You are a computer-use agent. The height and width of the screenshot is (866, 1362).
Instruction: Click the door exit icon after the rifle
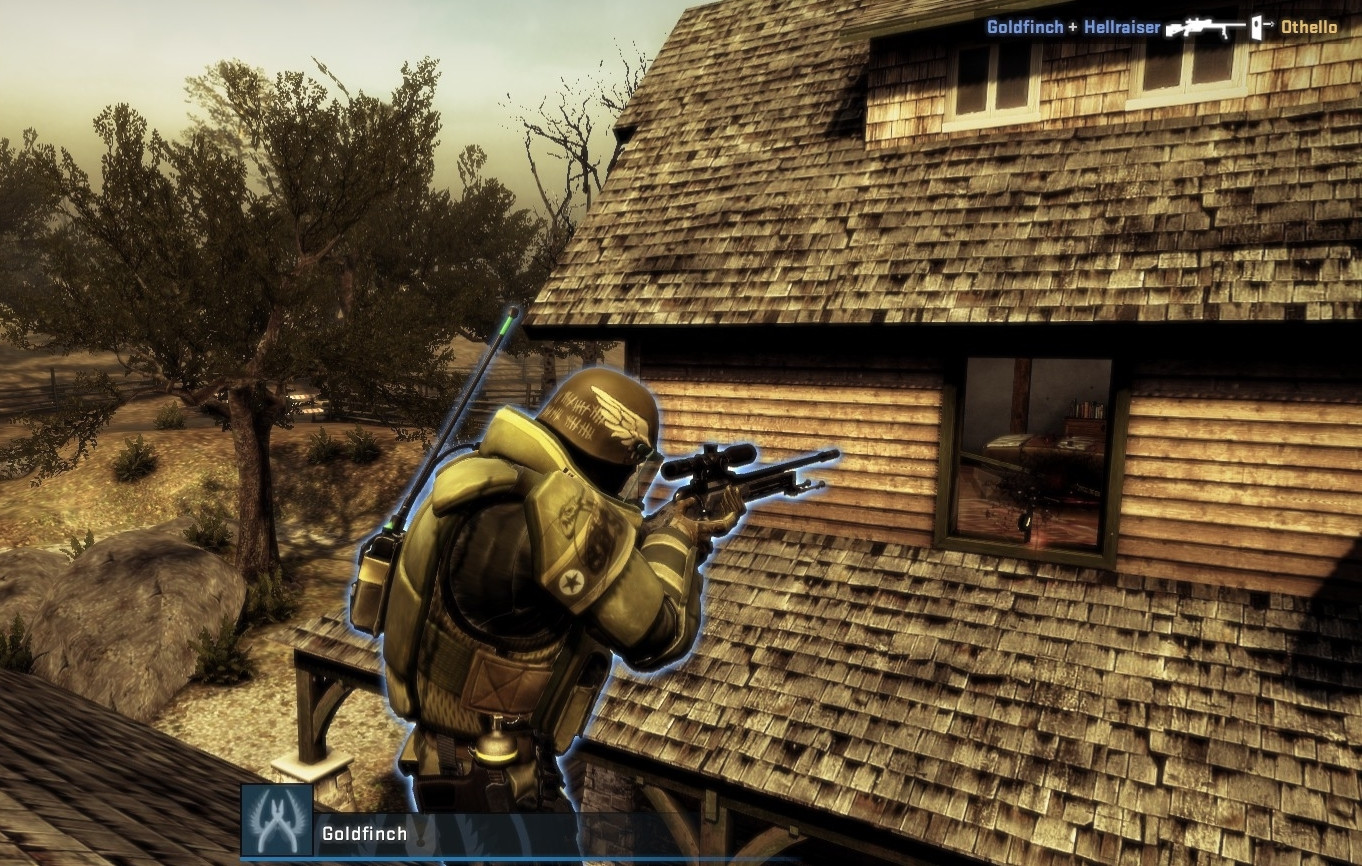[x=1257, y=29]
